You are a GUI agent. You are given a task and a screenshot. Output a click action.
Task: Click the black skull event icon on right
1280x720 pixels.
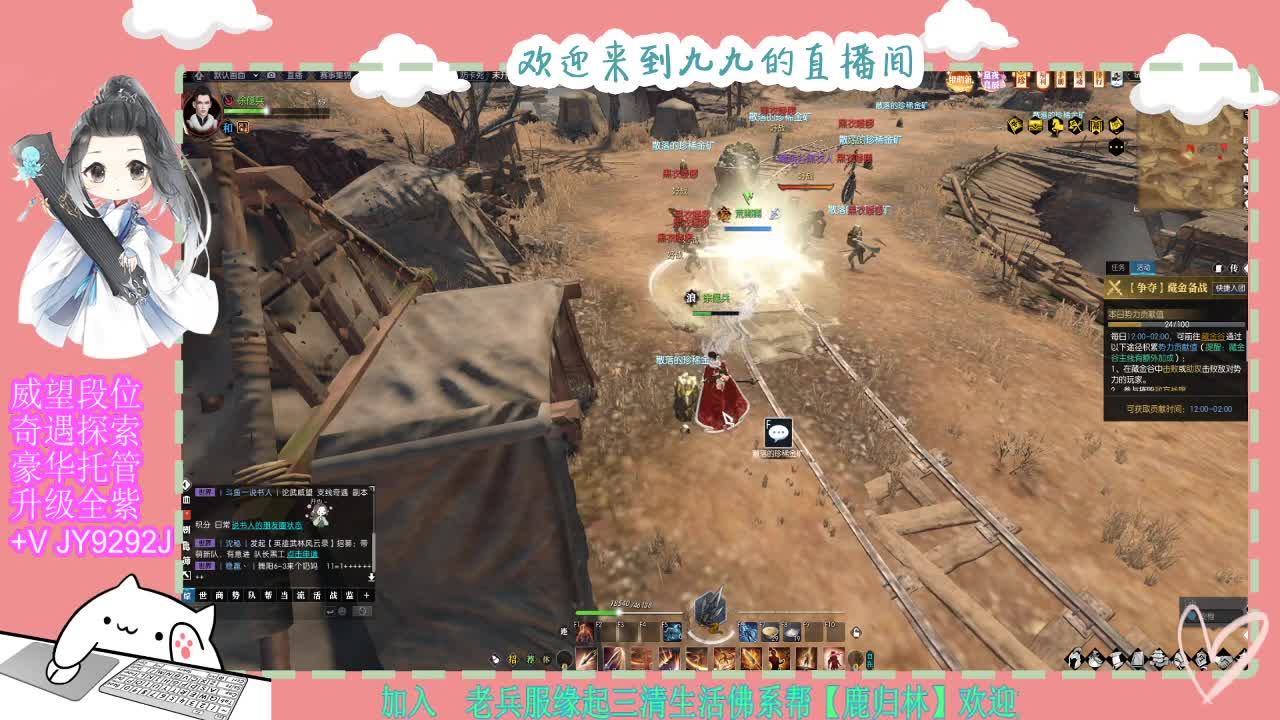(x=1116, y=147)
